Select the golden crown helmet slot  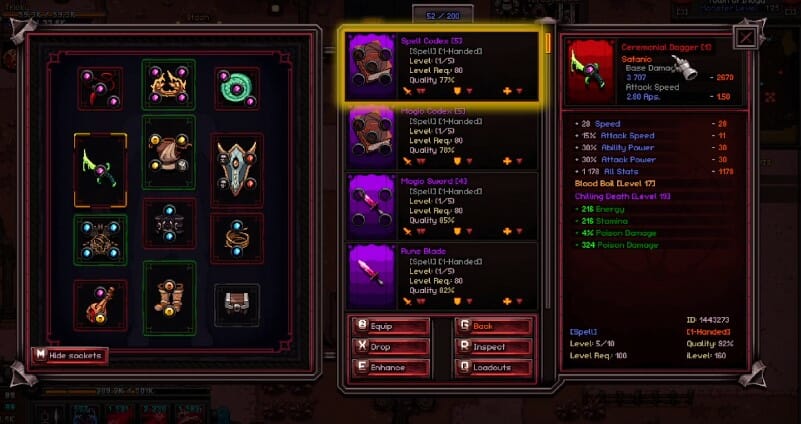coord(168,86)
